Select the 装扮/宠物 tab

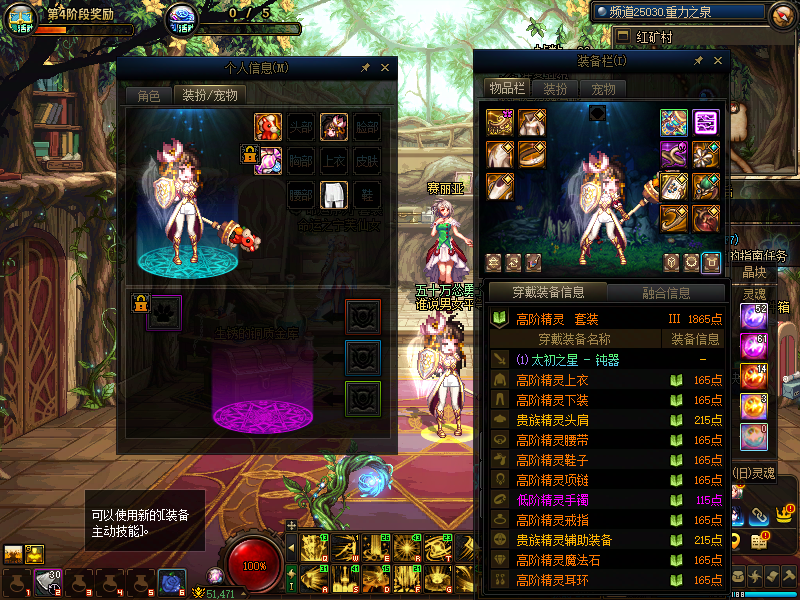coord(209,96)
